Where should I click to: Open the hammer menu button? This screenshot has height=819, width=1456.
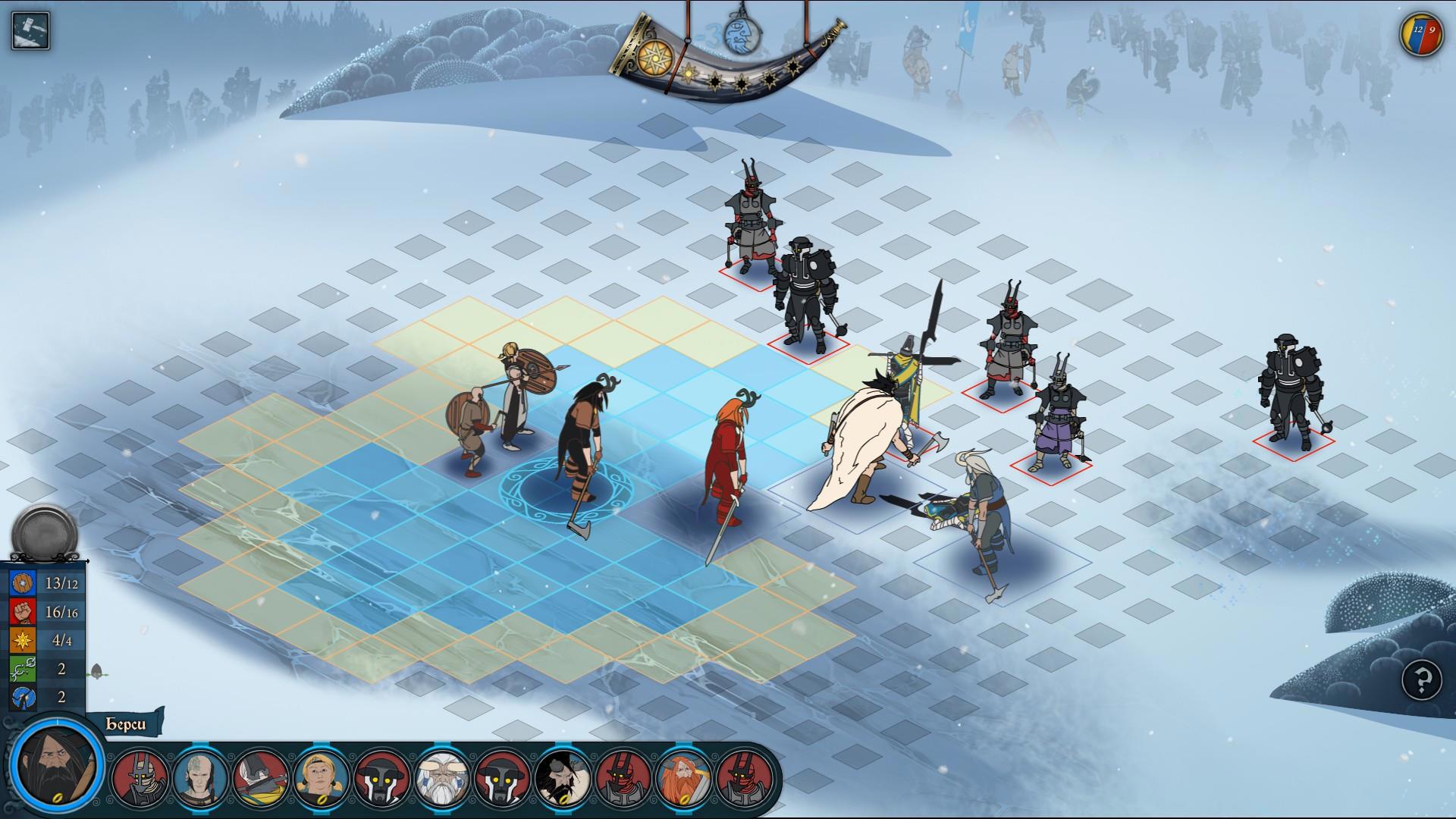(31, 31)
